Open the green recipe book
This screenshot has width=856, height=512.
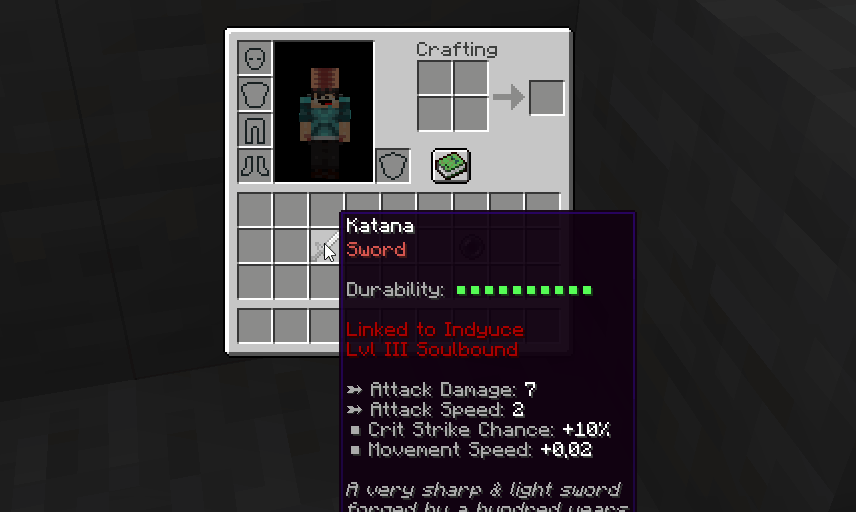click(451, 165)
